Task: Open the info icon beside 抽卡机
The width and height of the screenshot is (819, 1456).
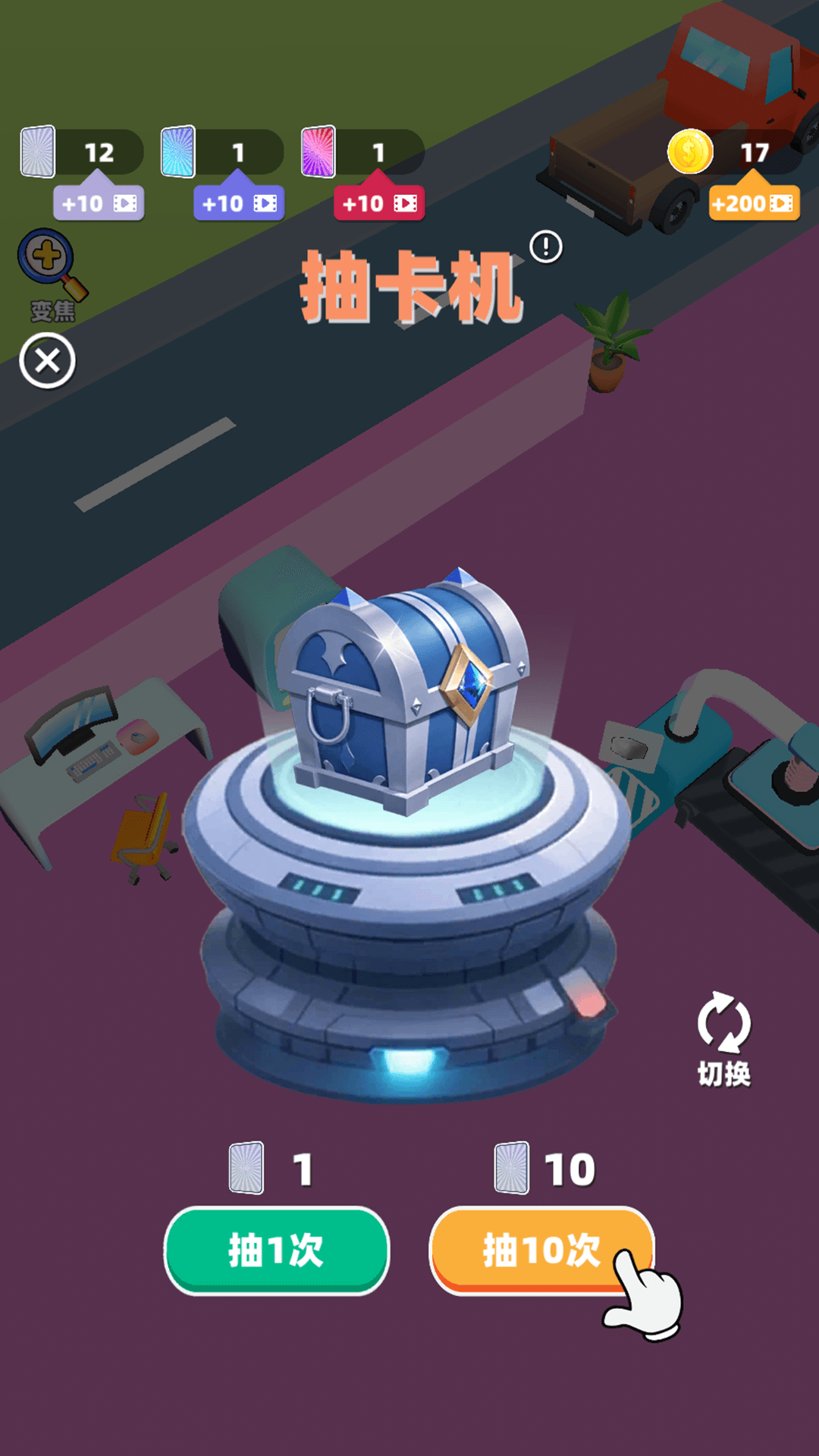Action: click(546, 247)
